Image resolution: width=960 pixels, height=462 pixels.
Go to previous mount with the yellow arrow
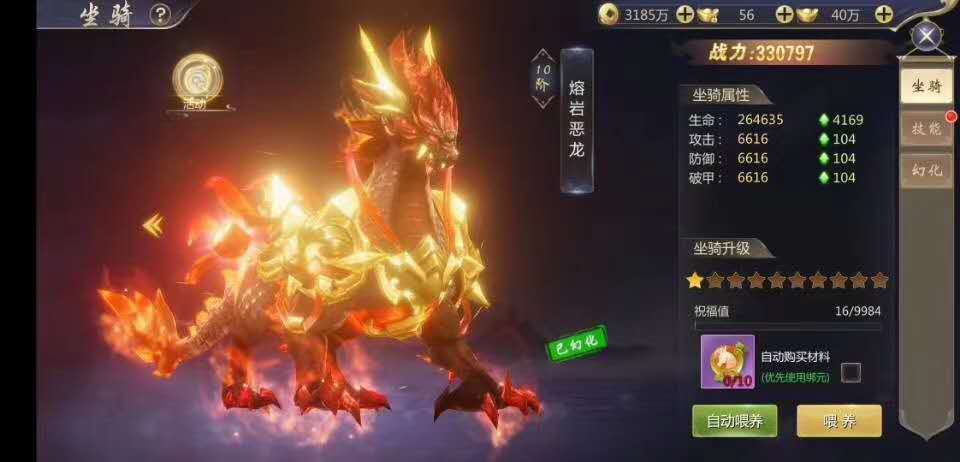[x=153, y=226]
